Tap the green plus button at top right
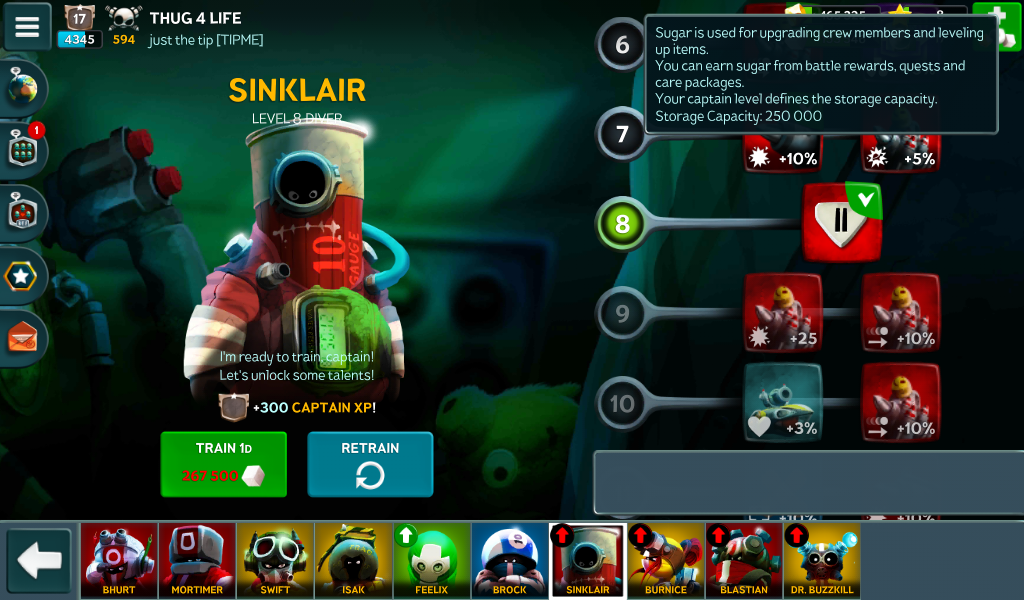This screenshot has width=1024, height=600. pos(989,22)
